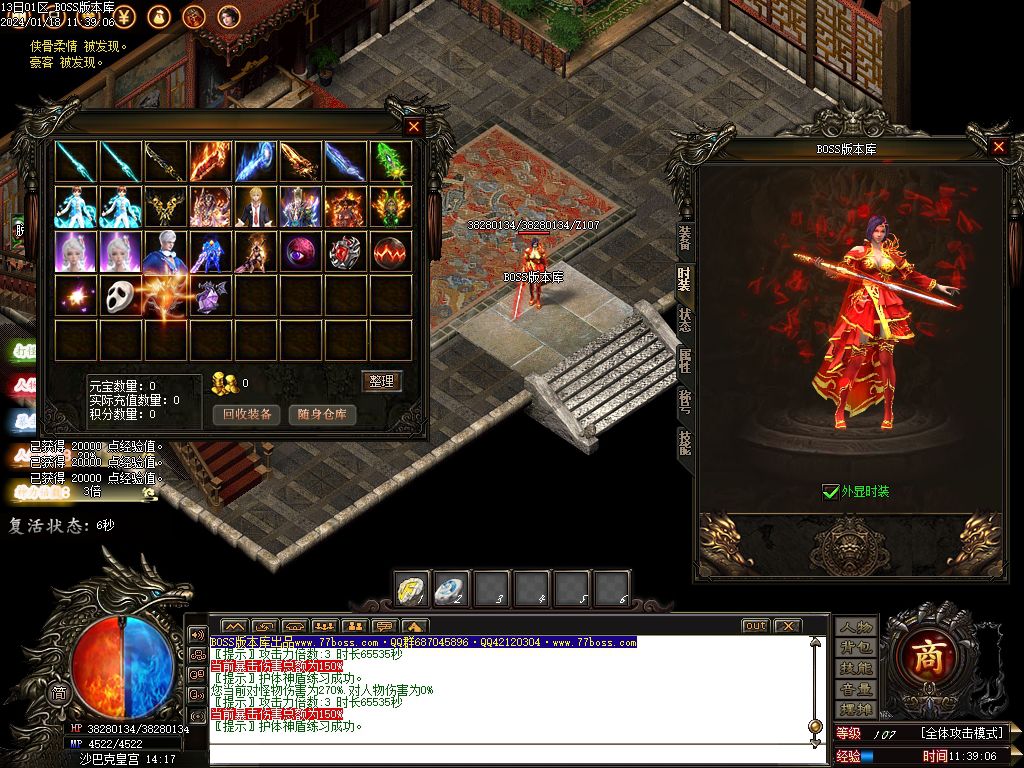Switch to the 装备 equipment tab

point(684,237)
